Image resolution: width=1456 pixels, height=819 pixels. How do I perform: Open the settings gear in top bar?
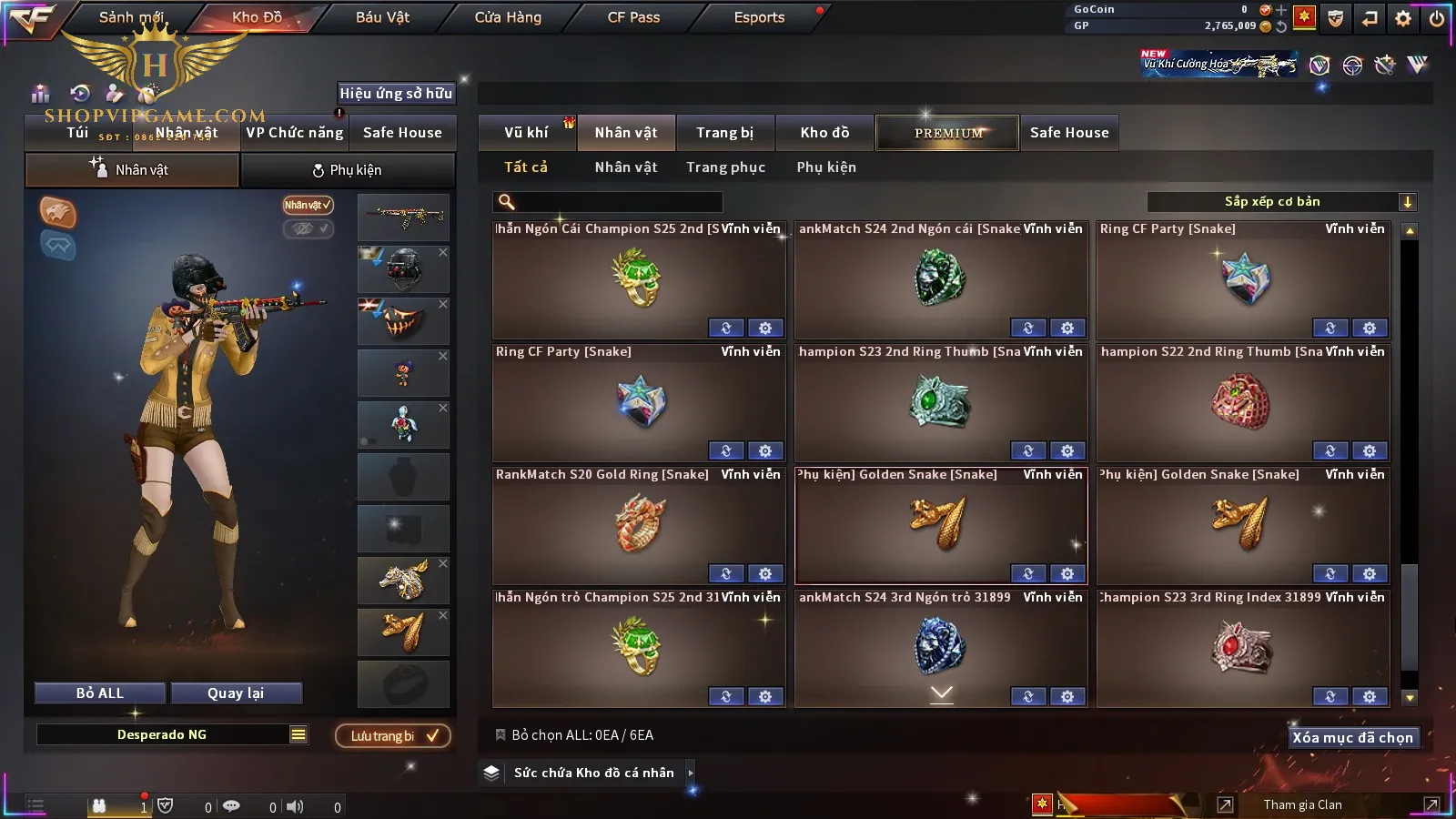[x=1403, y=18]
